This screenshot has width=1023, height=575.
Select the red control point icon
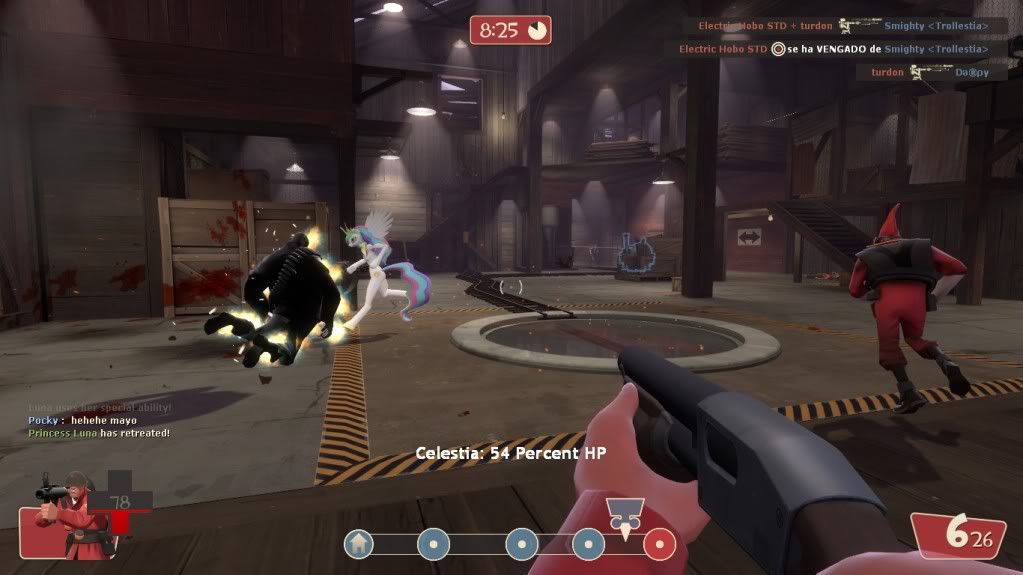pos(660,544)
